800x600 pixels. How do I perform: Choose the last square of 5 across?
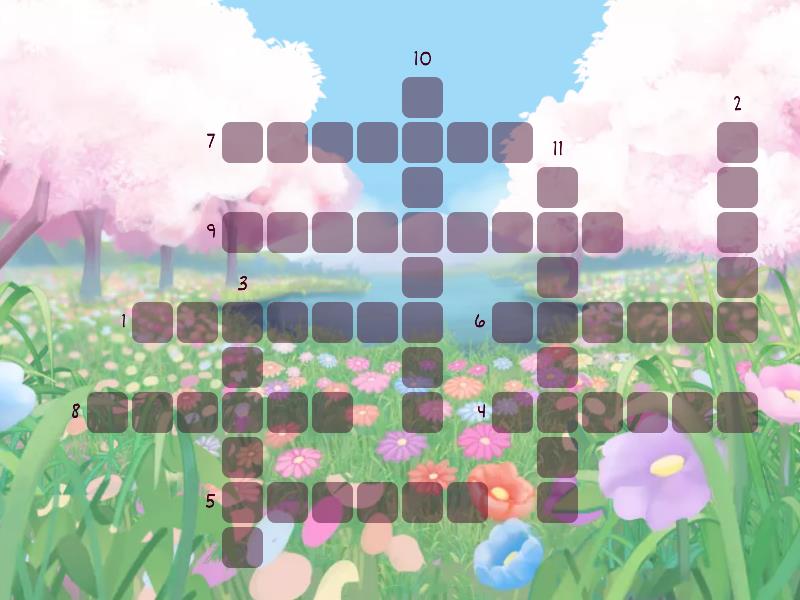click(467, 502)
